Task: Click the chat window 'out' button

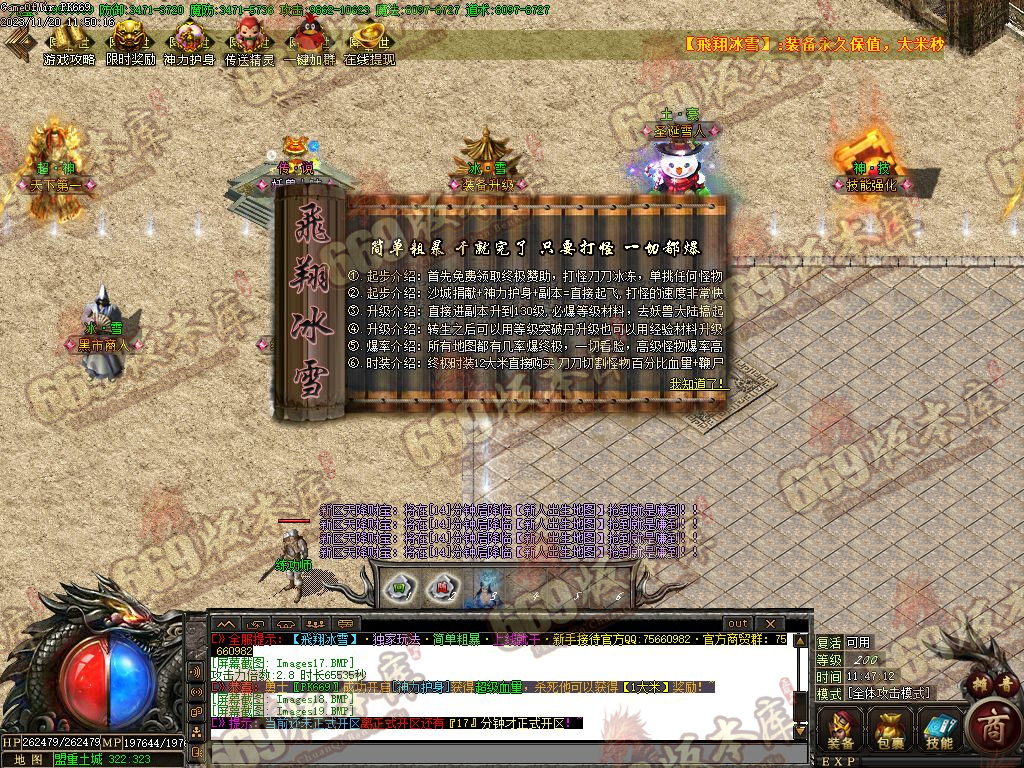Action: [737, 623]
